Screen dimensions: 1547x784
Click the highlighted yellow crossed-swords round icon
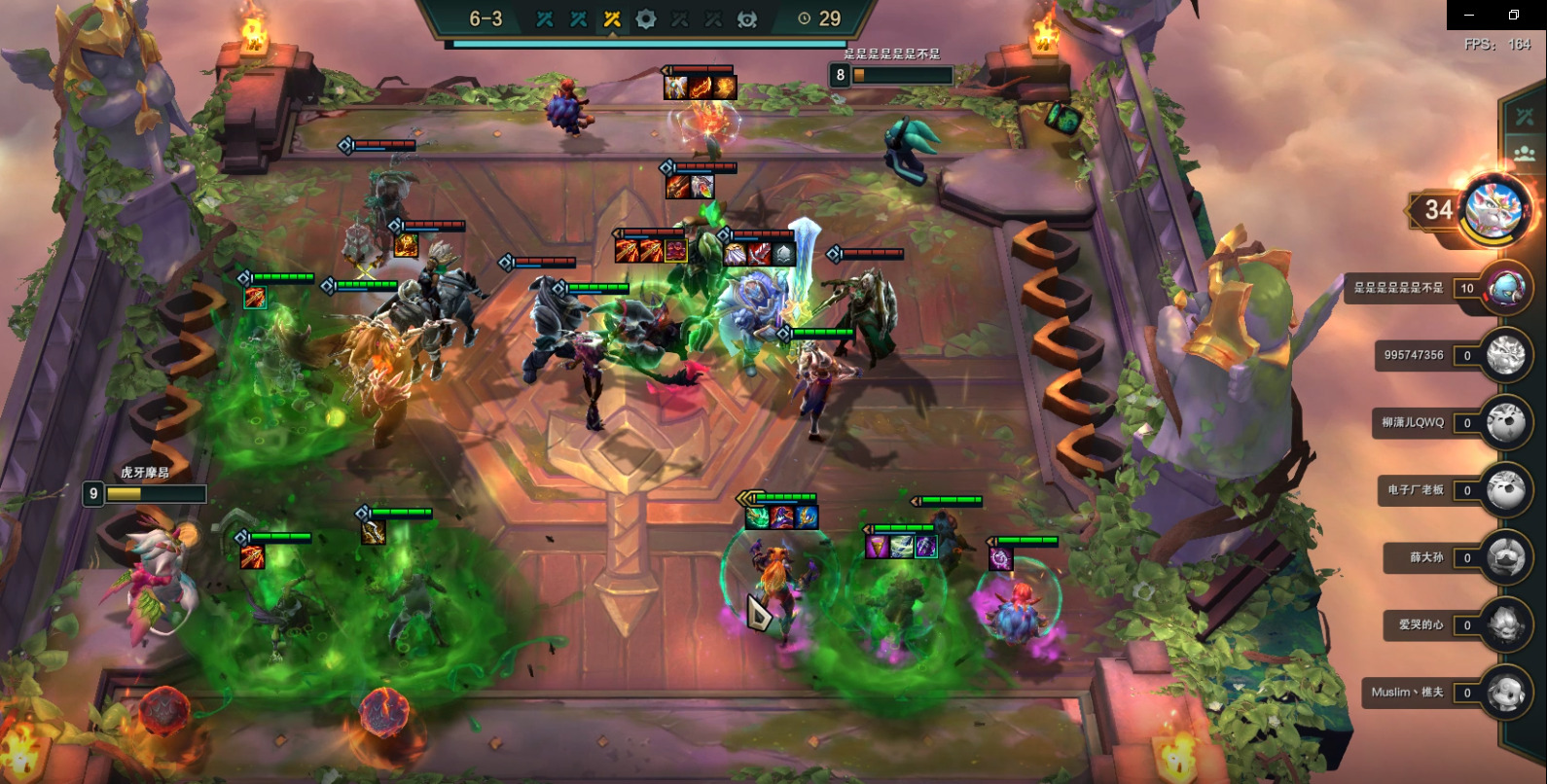[612, 18]
